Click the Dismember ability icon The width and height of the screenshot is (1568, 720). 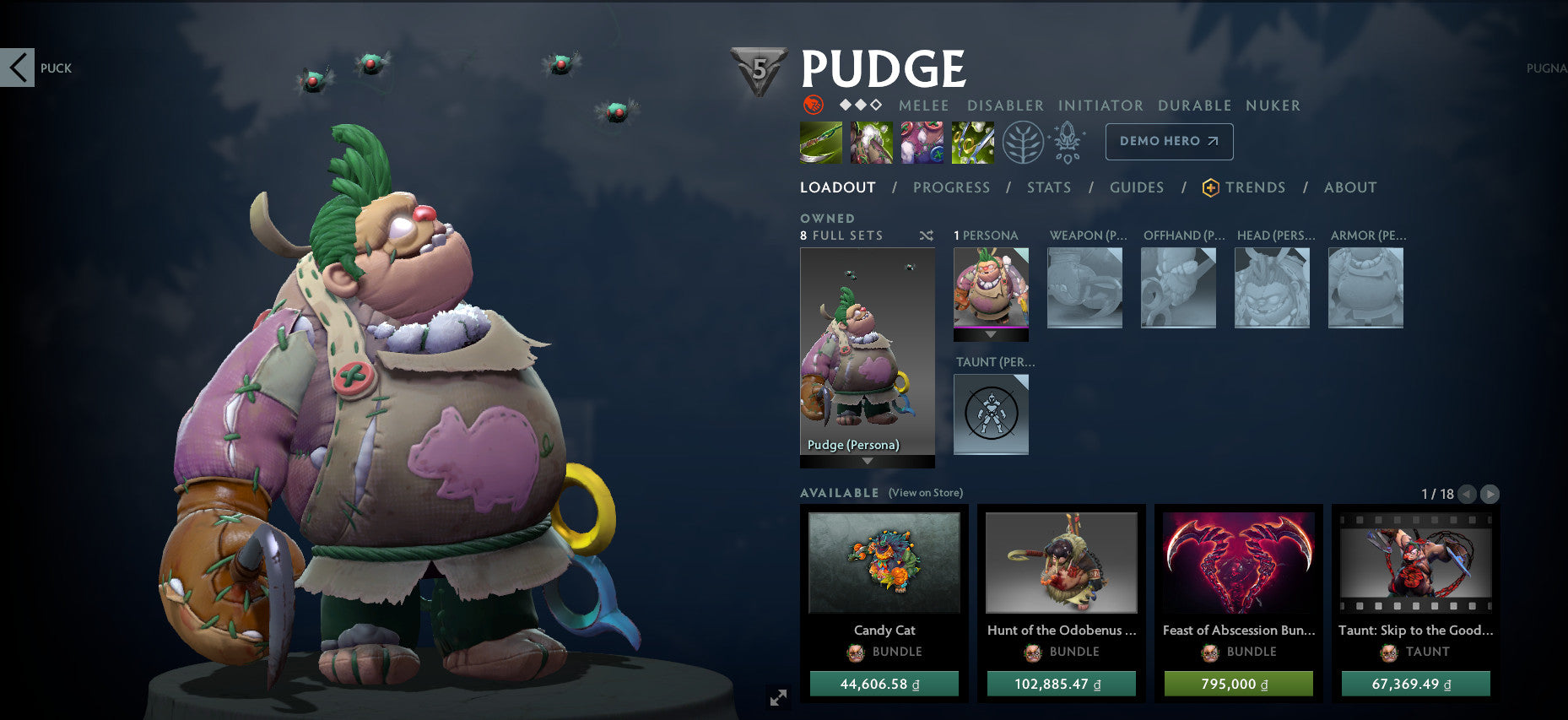coord(972,142)
